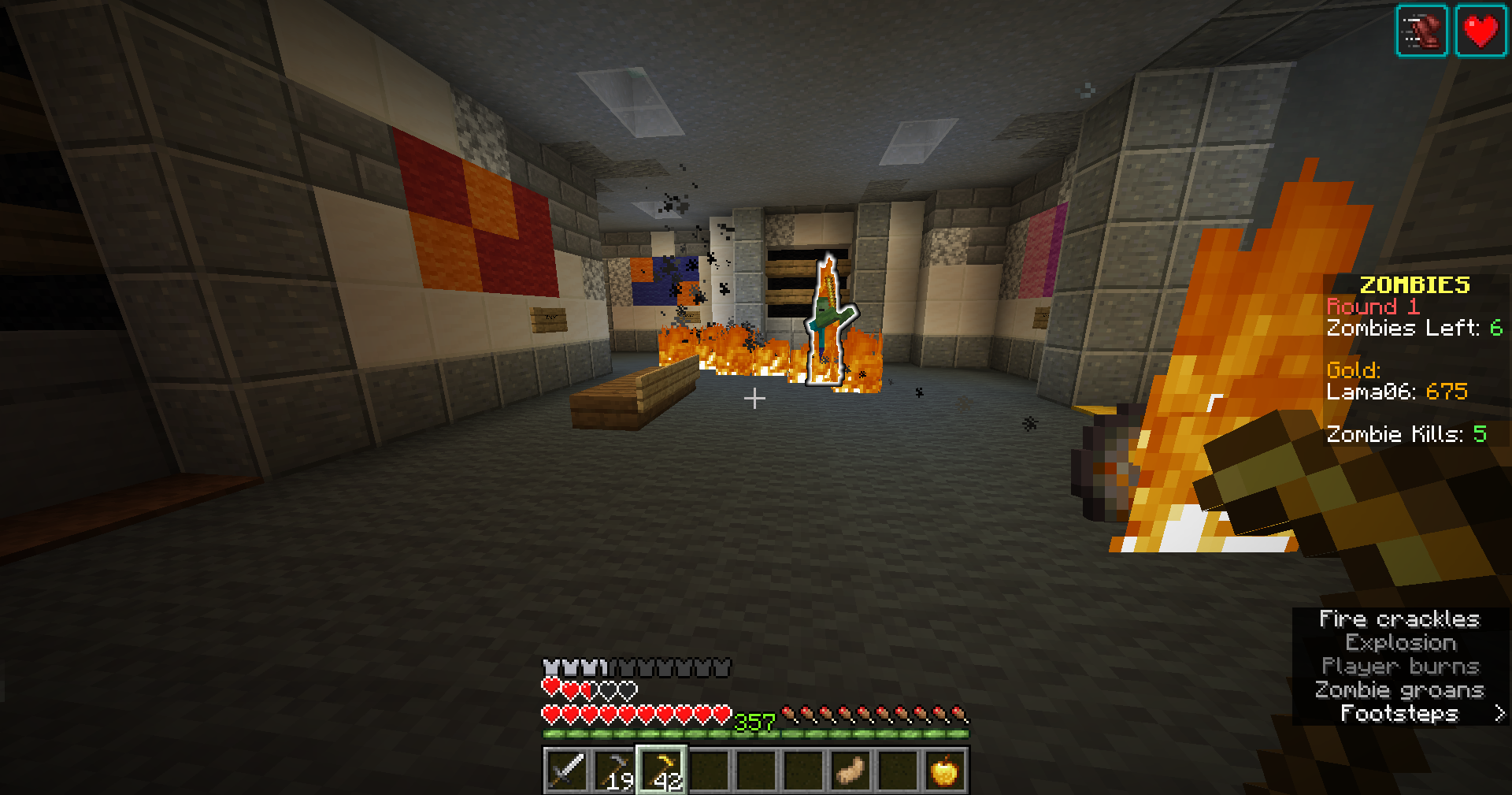The height and width of the screenshot is (795, 1512).
Task: Click the potato item in the hotbar
Action: coord(849,771)
